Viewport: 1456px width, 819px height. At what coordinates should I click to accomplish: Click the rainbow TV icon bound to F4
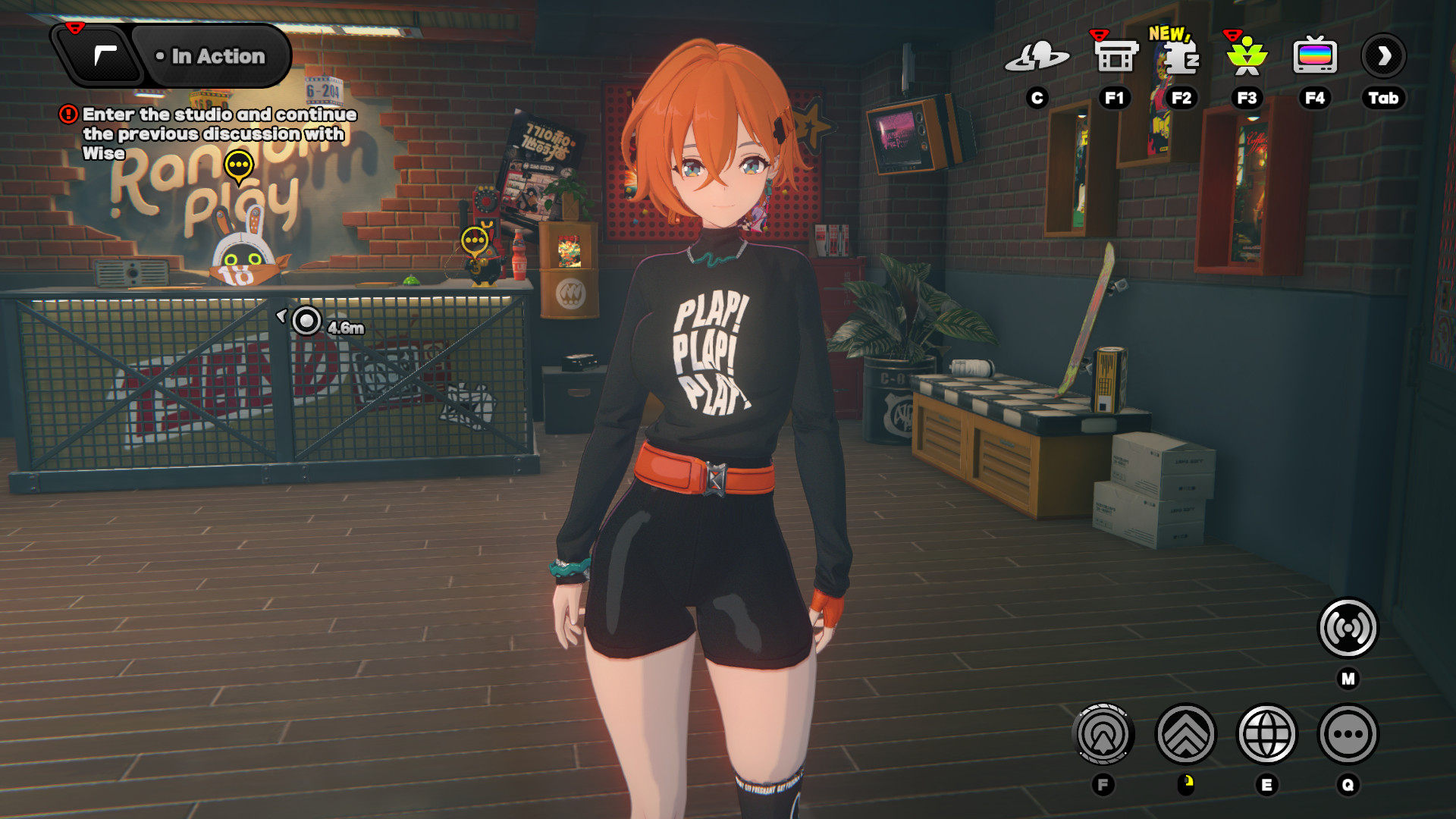click(1315, 55)
